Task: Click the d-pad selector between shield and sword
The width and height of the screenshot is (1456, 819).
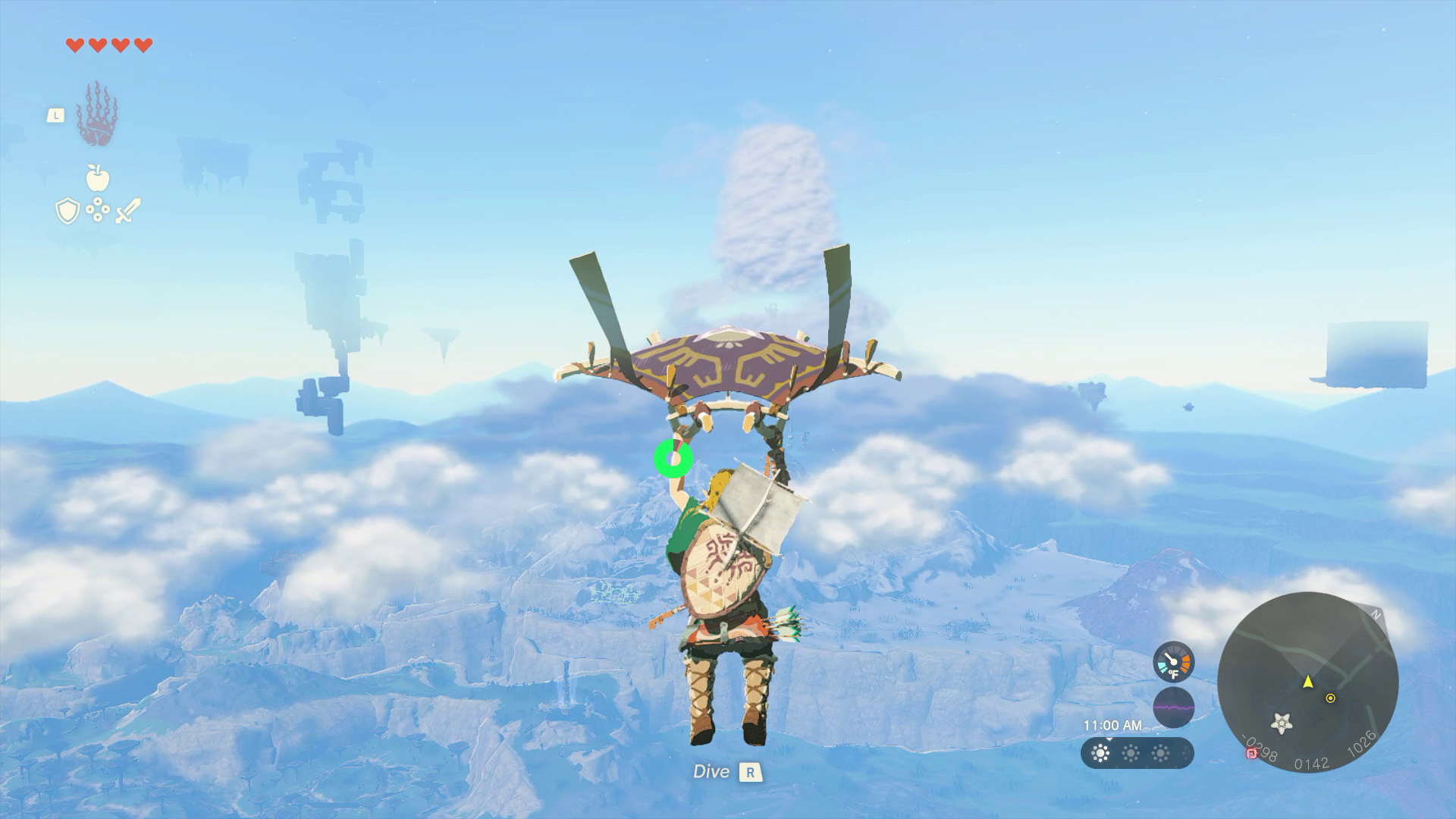Action: pos(98,209)
